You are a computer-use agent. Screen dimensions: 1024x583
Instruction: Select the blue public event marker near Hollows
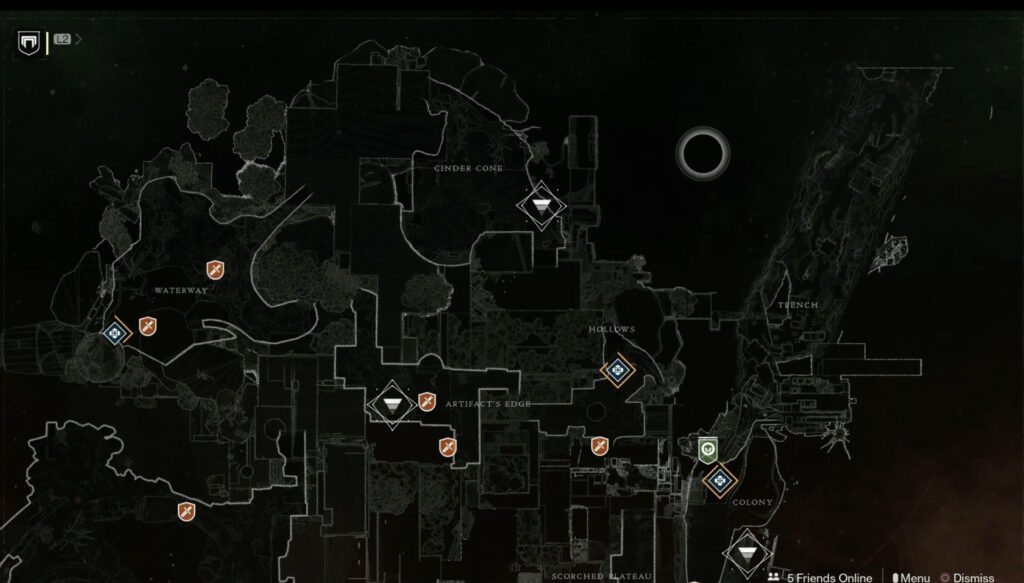(618, 371)
